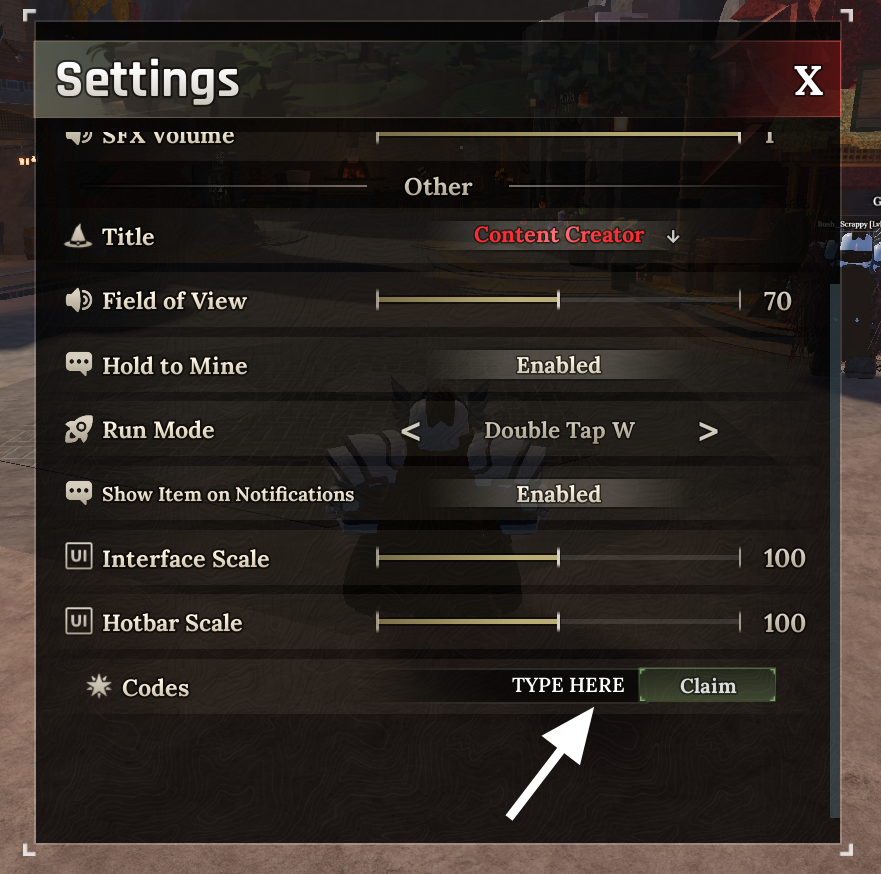Screen dimensions: 881x874
Task: Toggle Show Item on Notifications
Action: (x=558, y=494)
